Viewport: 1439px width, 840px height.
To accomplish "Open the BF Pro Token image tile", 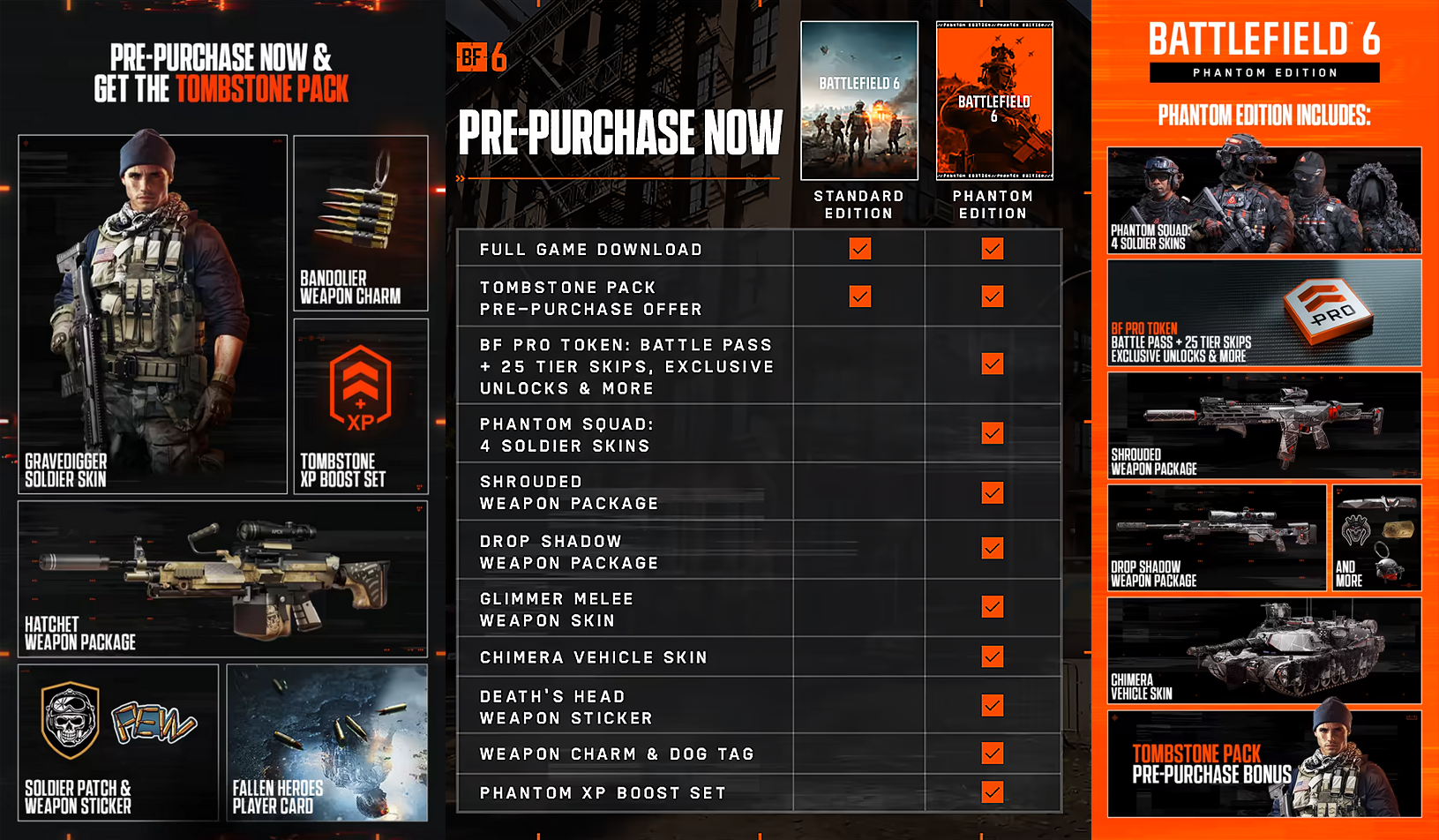I will click(1263, 312).
